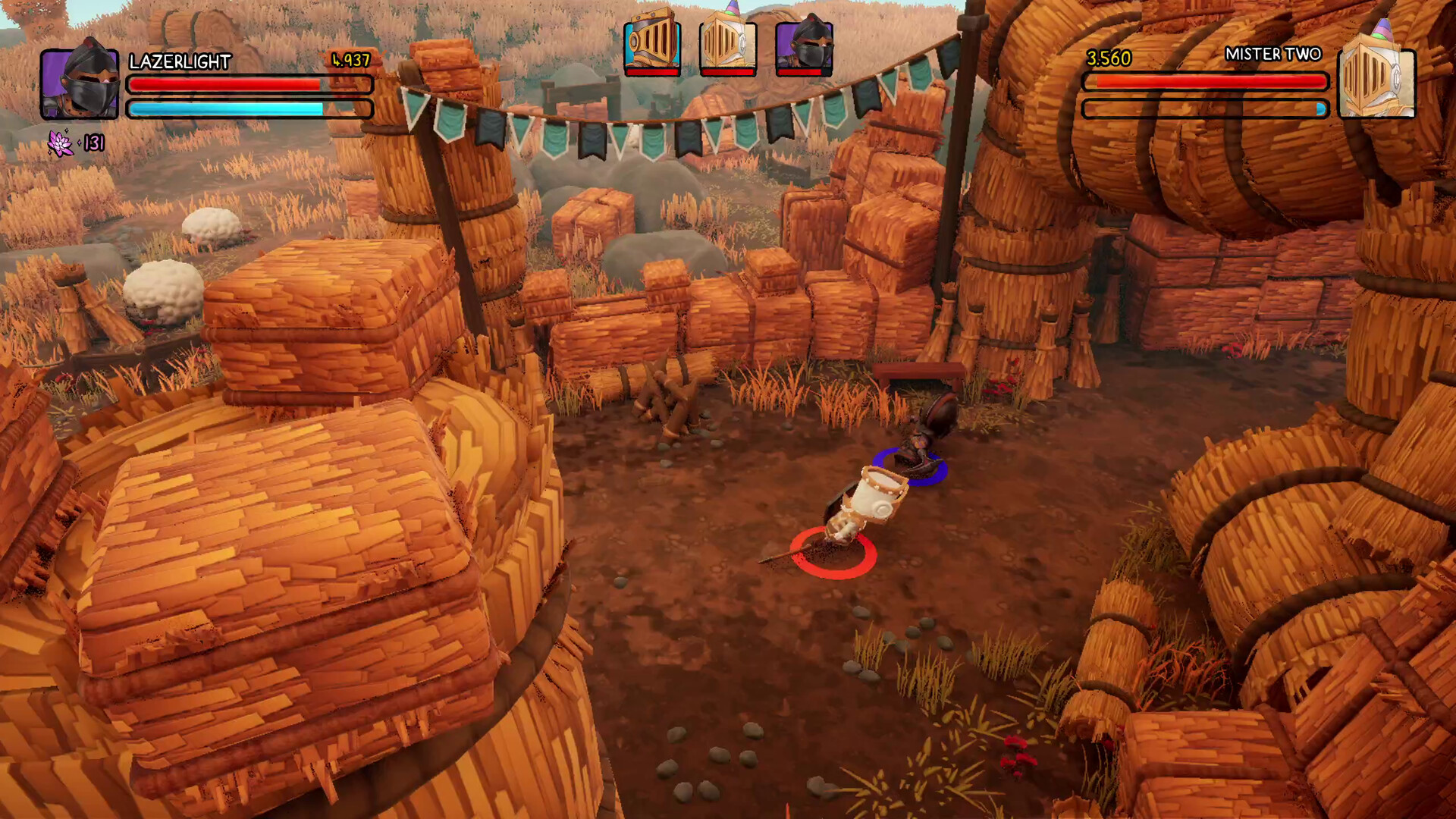Screen dimensions: 1456x819
Task: Select the Lazerlight character portrait
Action: click(x=81, y=85)
